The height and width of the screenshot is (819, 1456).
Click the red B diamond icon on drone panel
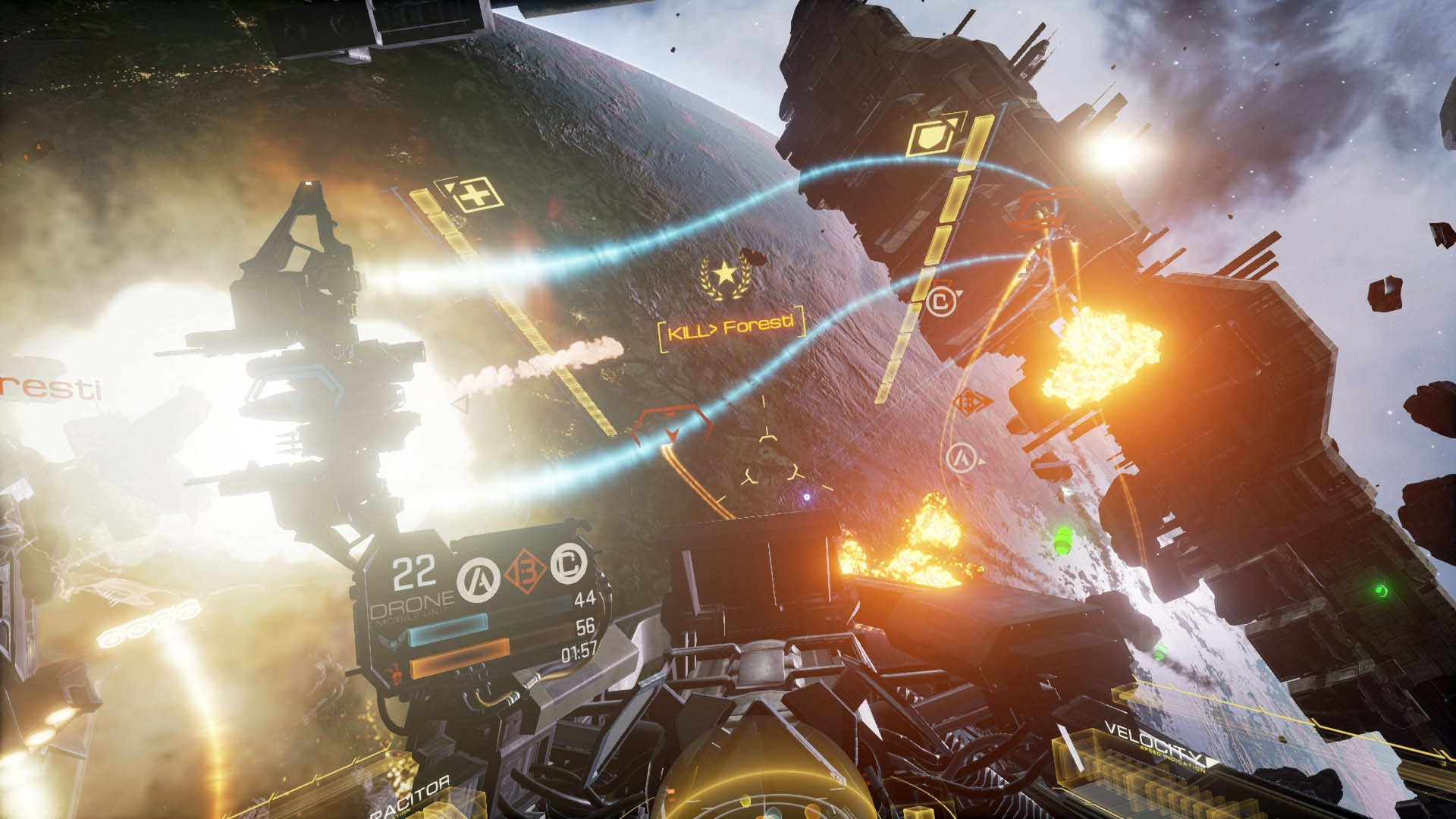point(525,570)
